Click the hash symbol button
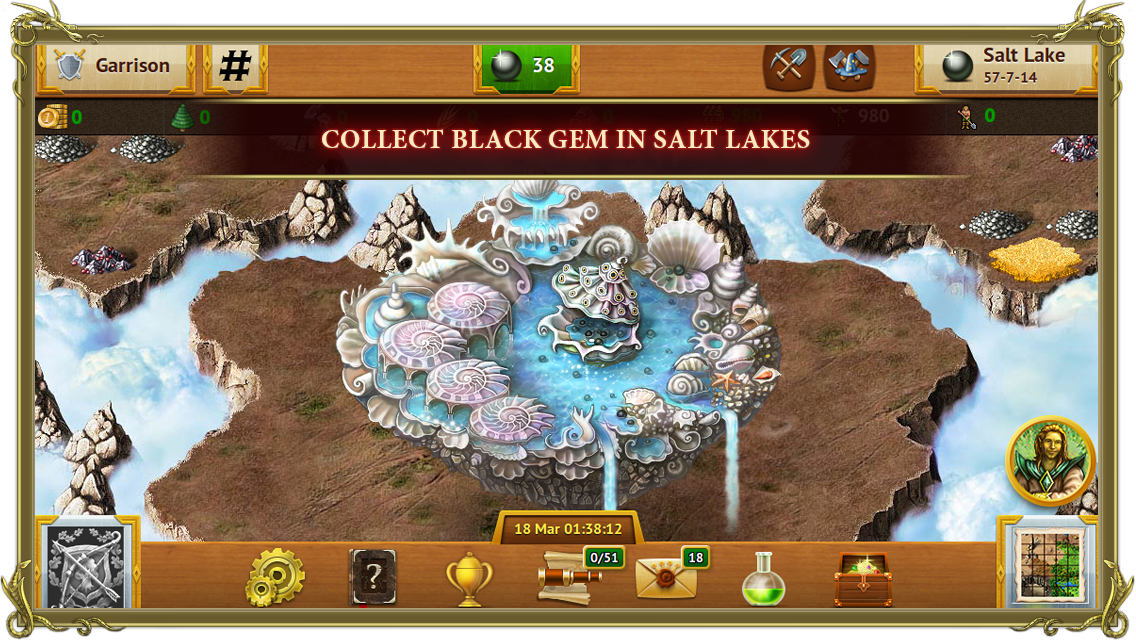 (x=235, y=66)
